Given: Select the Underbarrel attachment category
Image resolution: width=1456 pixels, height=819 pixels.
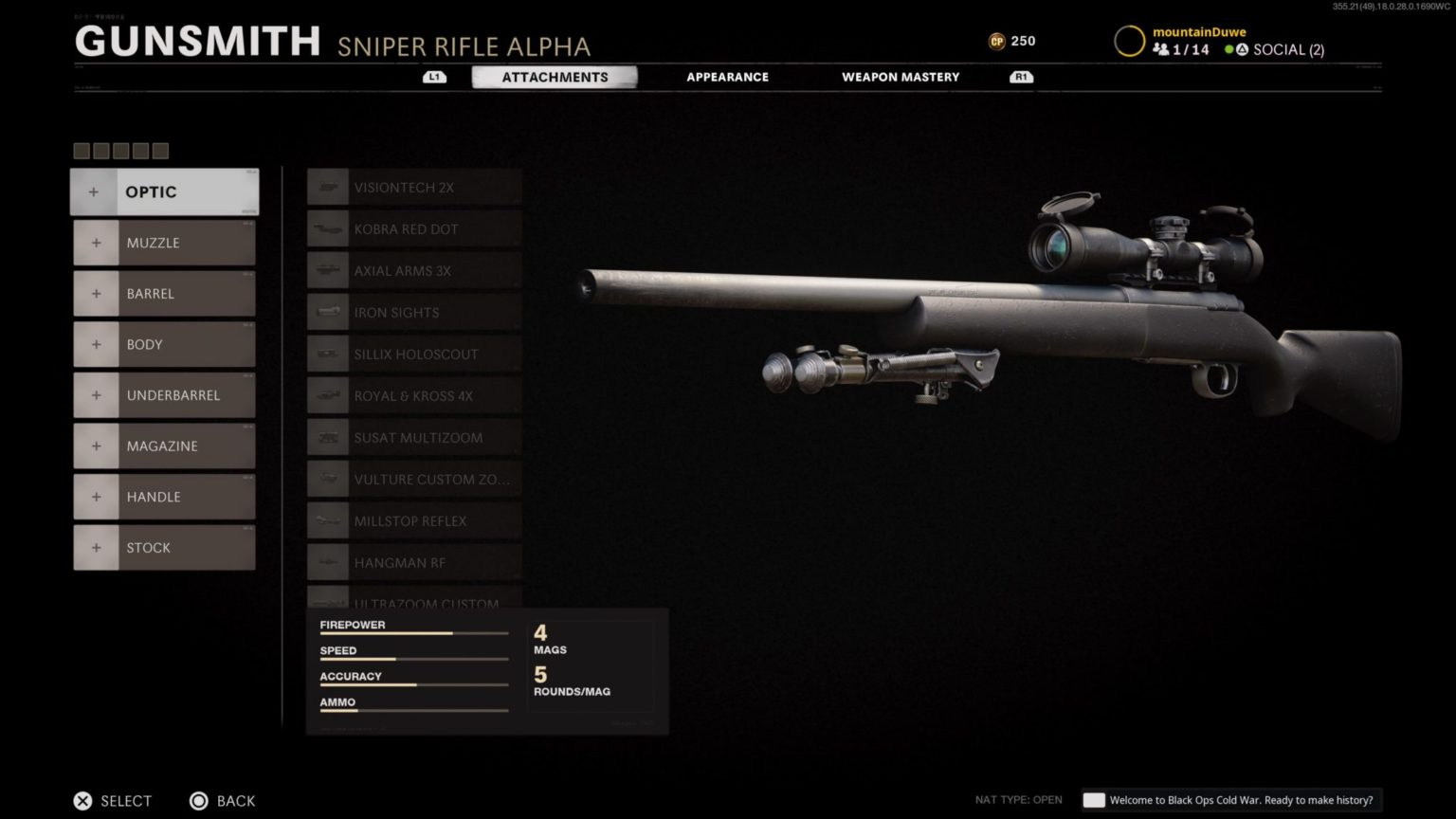Looking at the screenshot, I should click(164, 395).
